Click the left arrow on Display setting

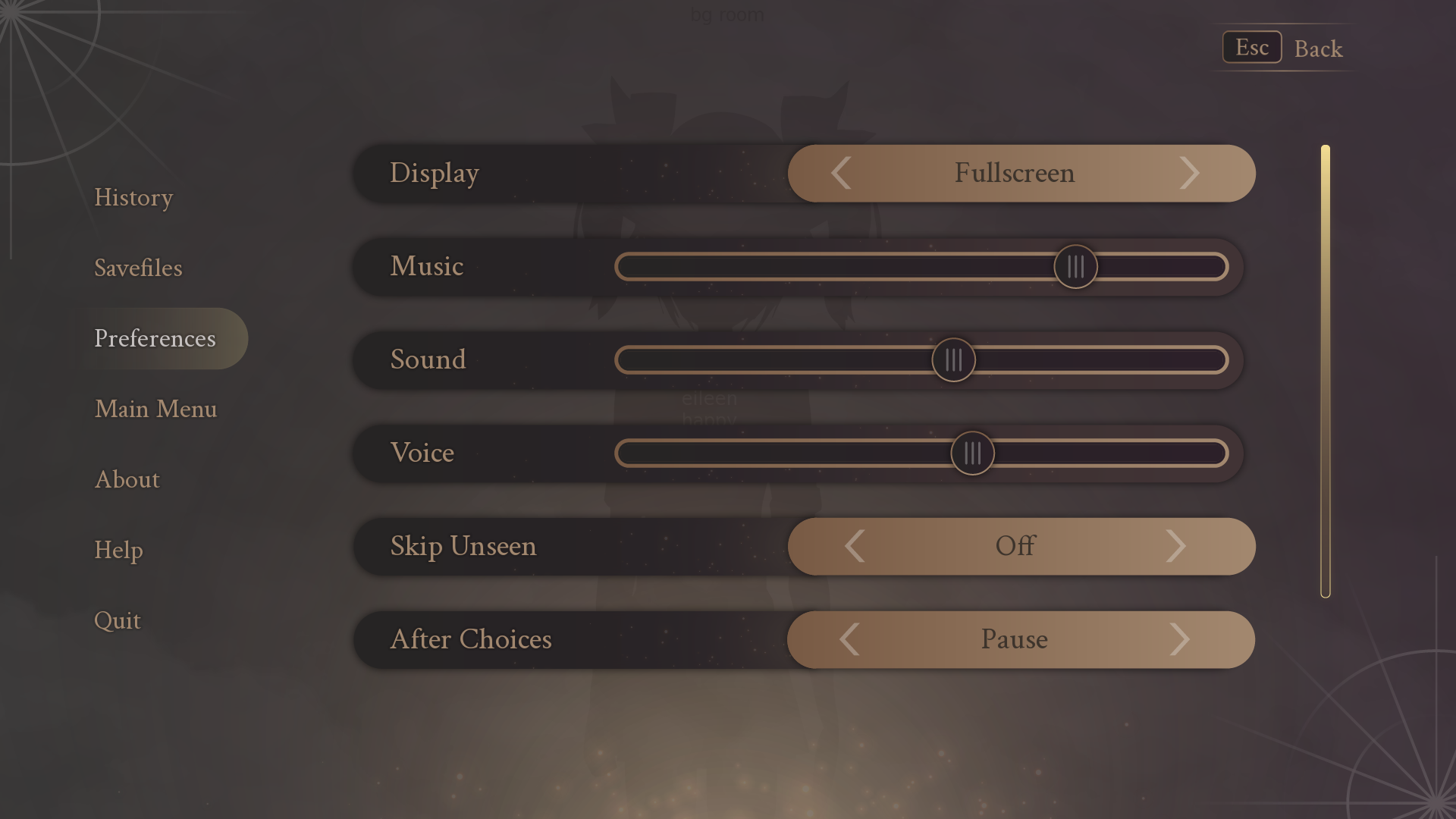point(840,173)
